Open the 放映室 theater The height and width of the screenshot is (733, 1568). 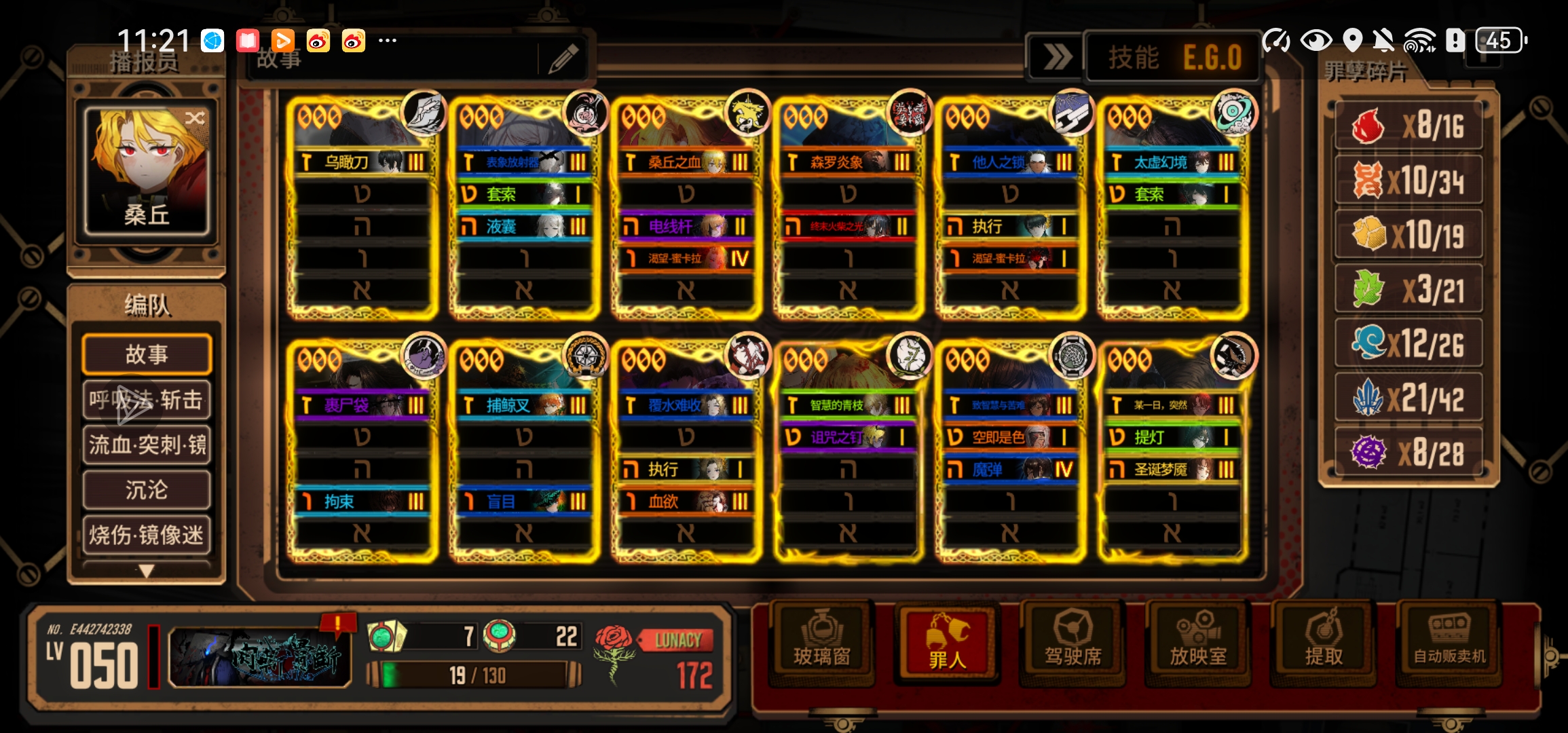[1198, 642]
